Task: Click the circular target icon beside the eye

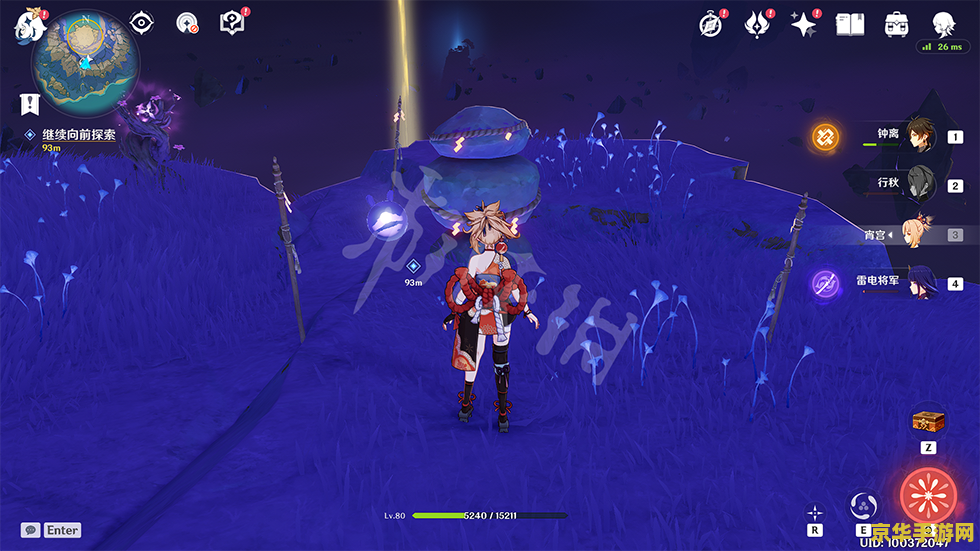Action: pyautogui.click(x=188, y=23)
